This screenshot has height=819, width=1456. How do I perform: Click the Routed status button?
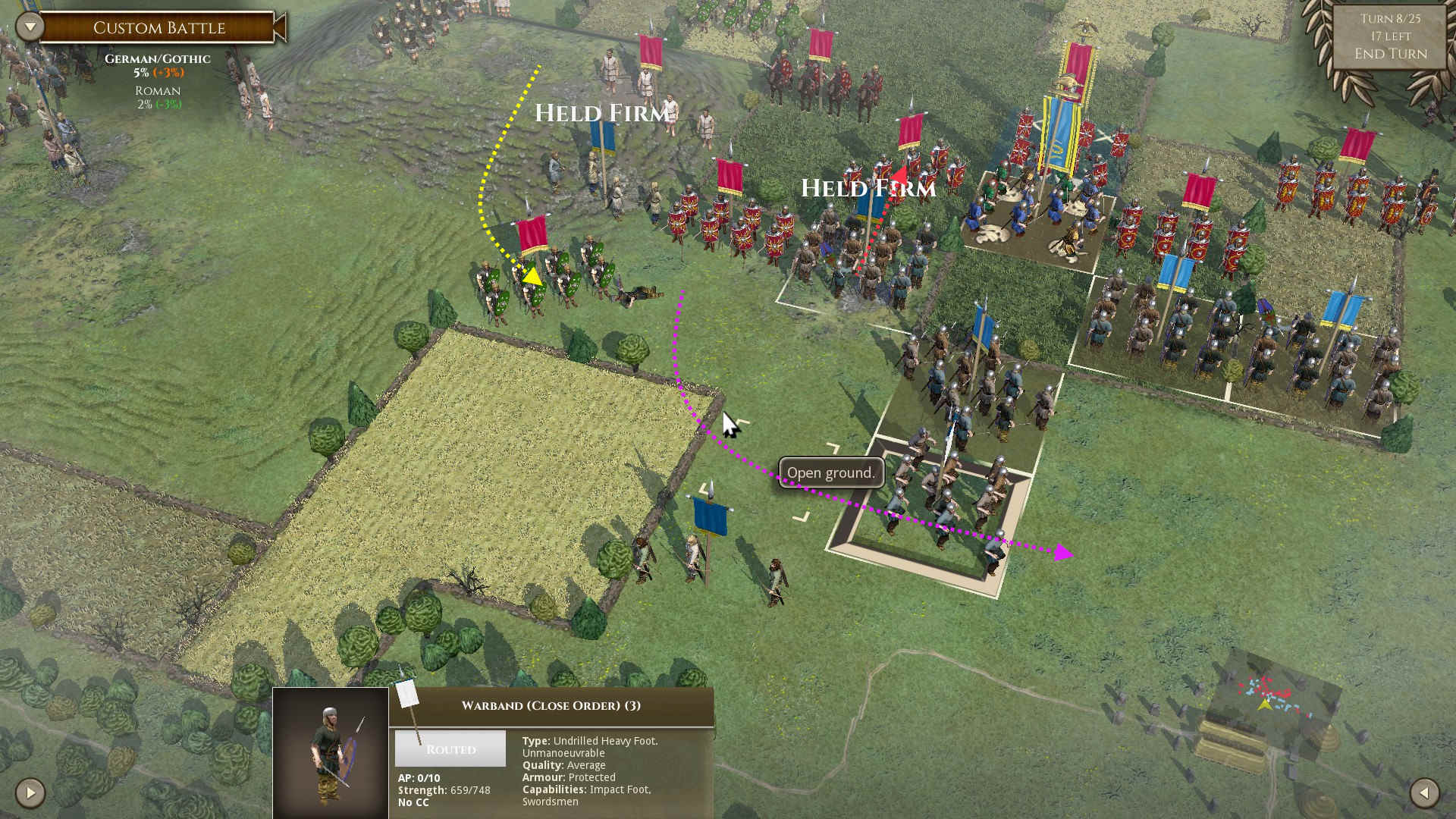pos(450,749)
